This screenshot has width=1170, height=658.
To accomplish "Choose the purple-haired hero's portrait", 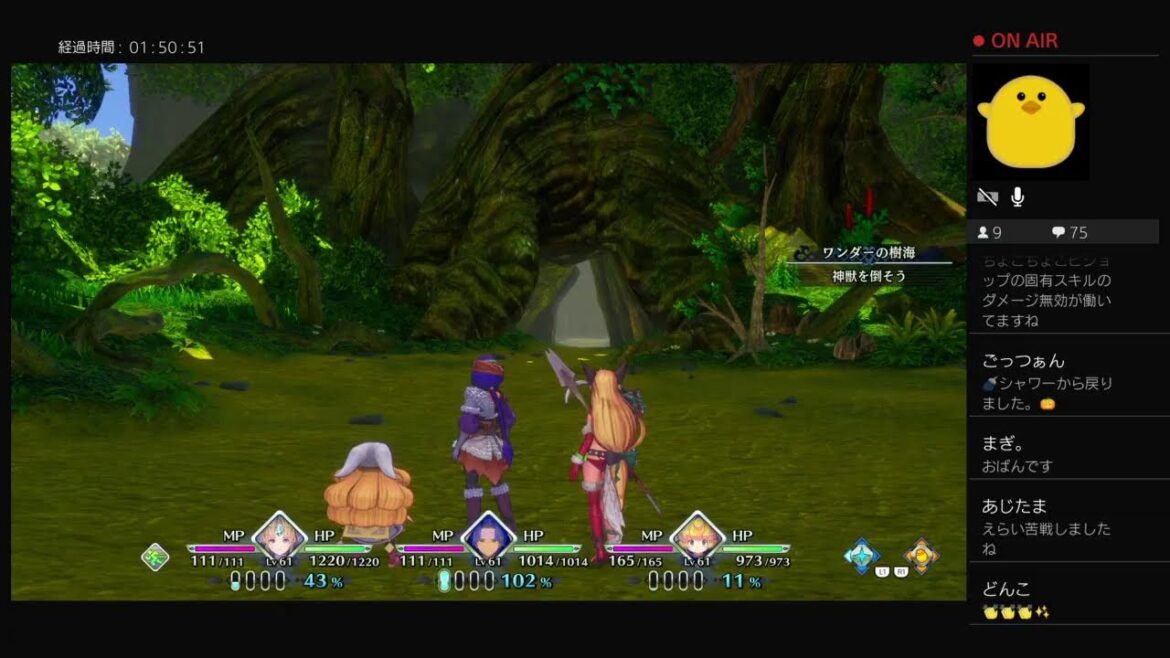I will pyautogui.click(x=489, y=538).
